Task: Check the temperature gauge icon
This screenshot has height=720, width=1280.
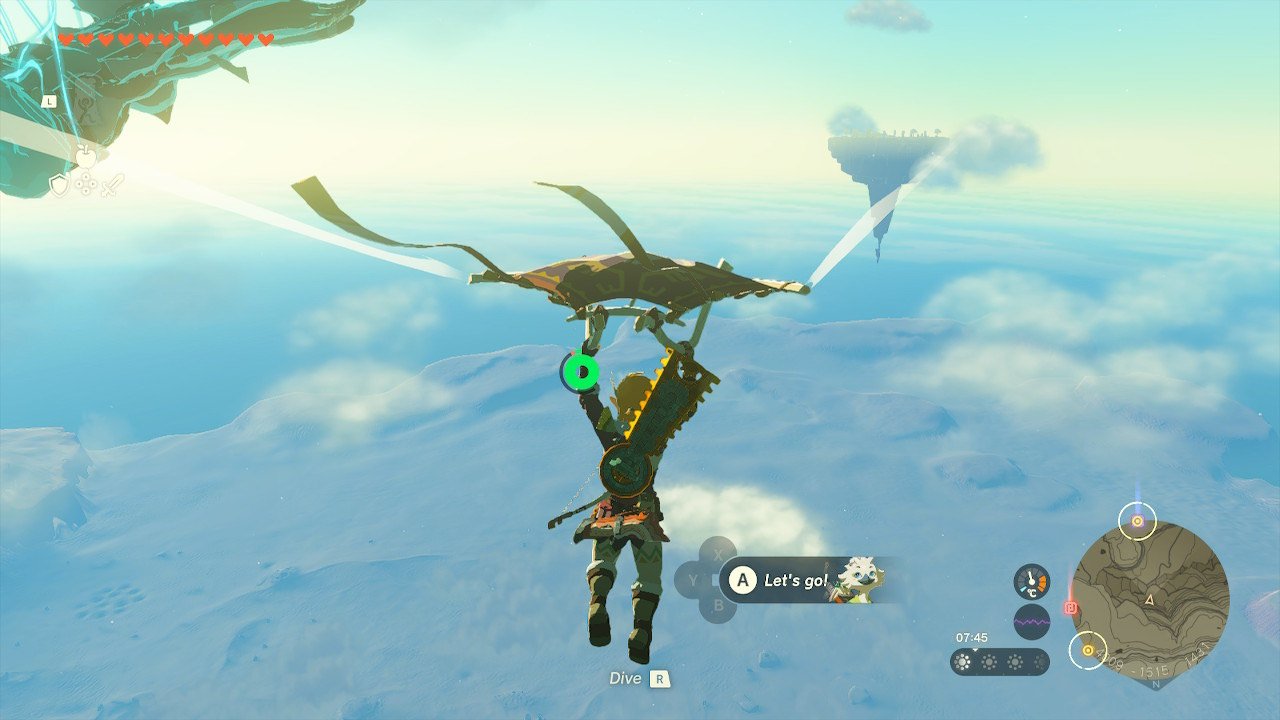Action: pyautogui.click(x=1032, y=582)
